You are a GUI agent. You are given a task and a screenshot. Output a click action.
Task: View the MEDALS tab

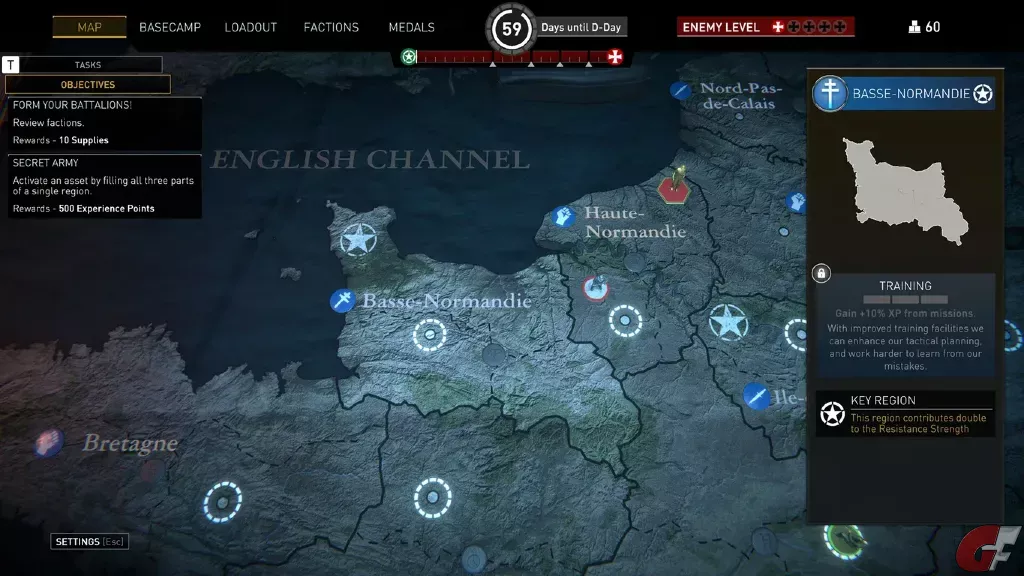[411, 27]
